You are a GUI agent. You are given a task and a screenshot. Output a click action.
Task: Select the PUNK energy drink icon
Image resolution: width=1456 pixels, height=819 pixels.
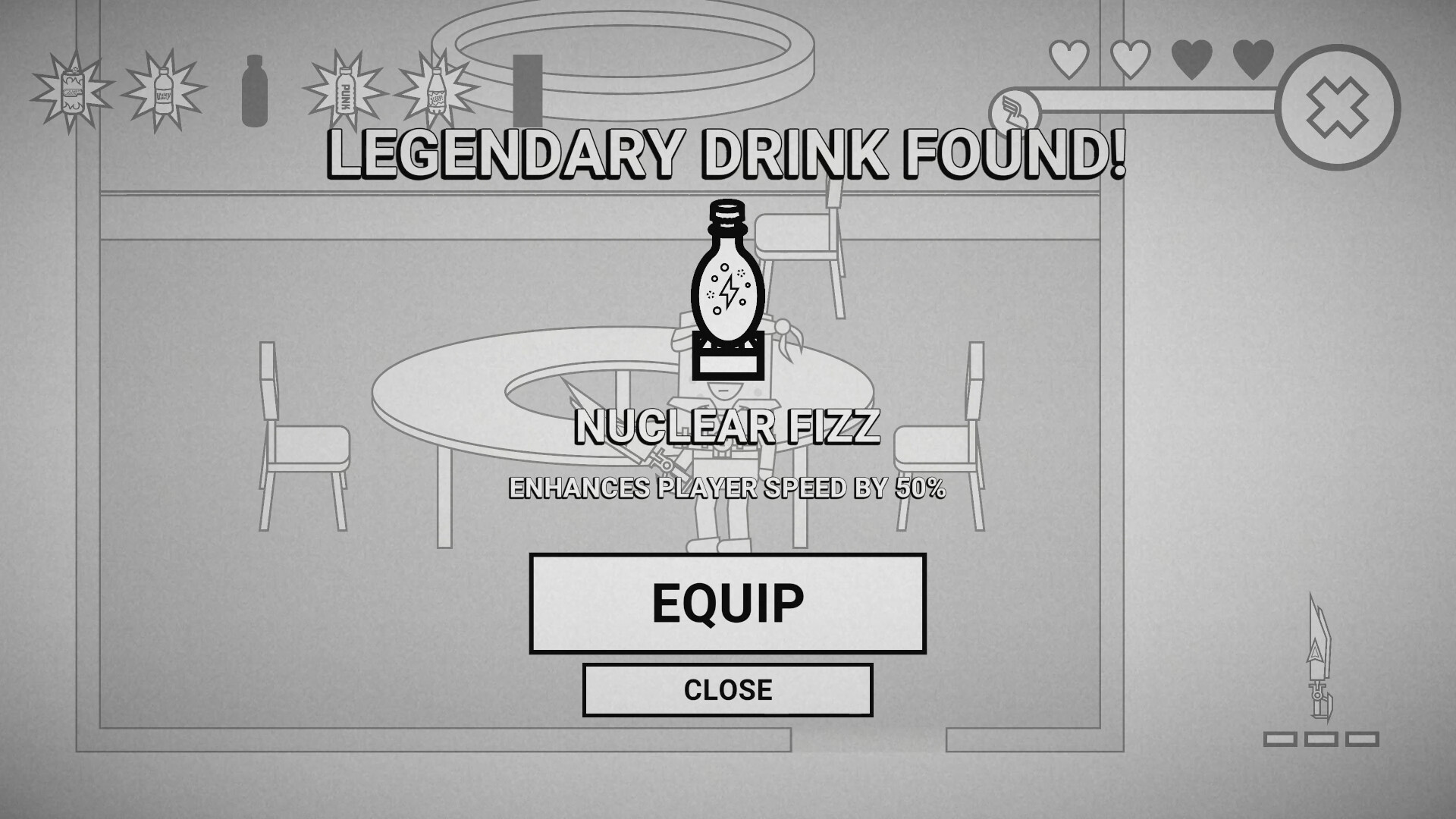[346, 91]
